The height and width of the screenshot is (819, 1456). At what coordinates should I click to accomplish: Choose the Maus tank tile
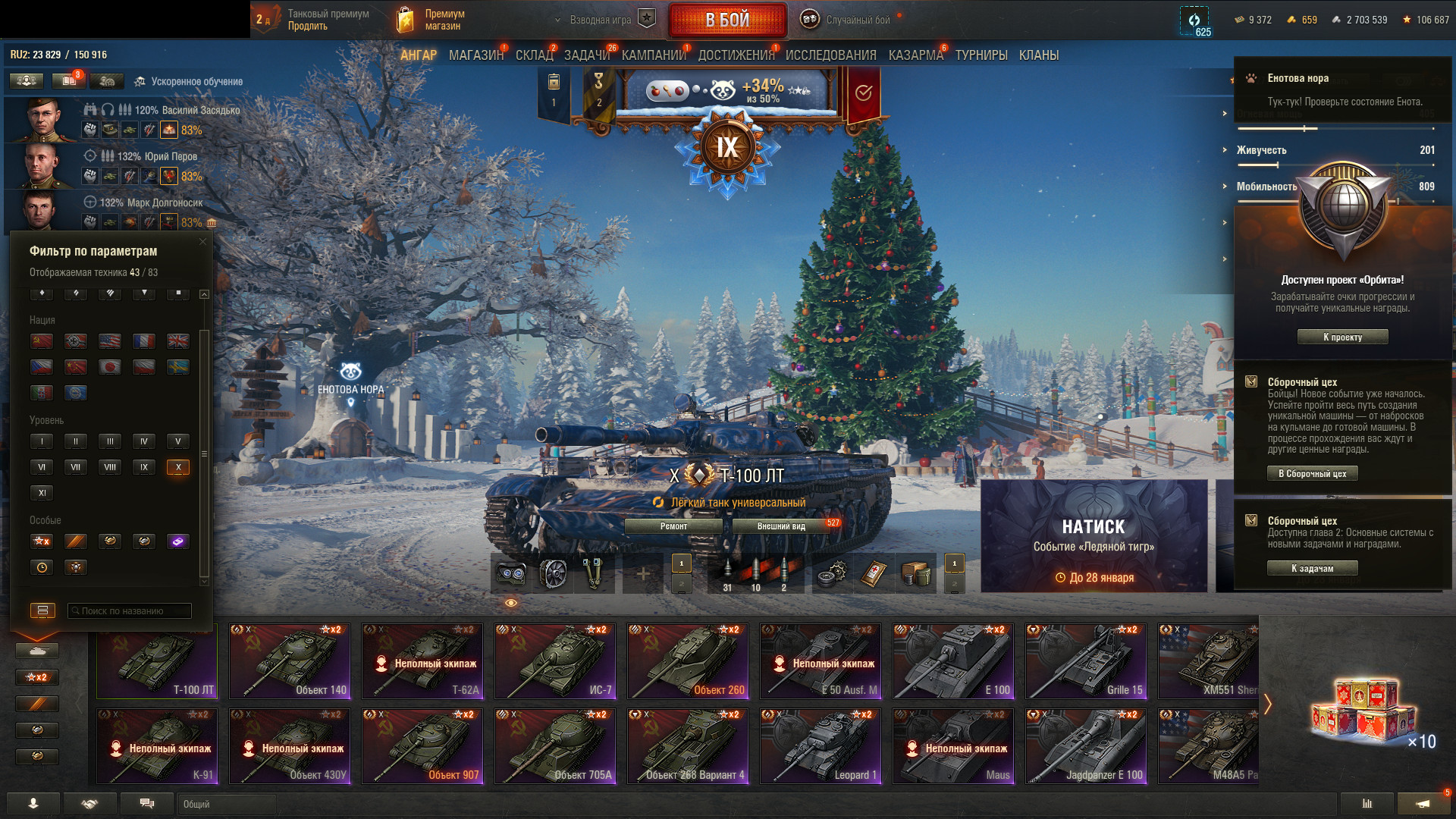click(953, 745)
